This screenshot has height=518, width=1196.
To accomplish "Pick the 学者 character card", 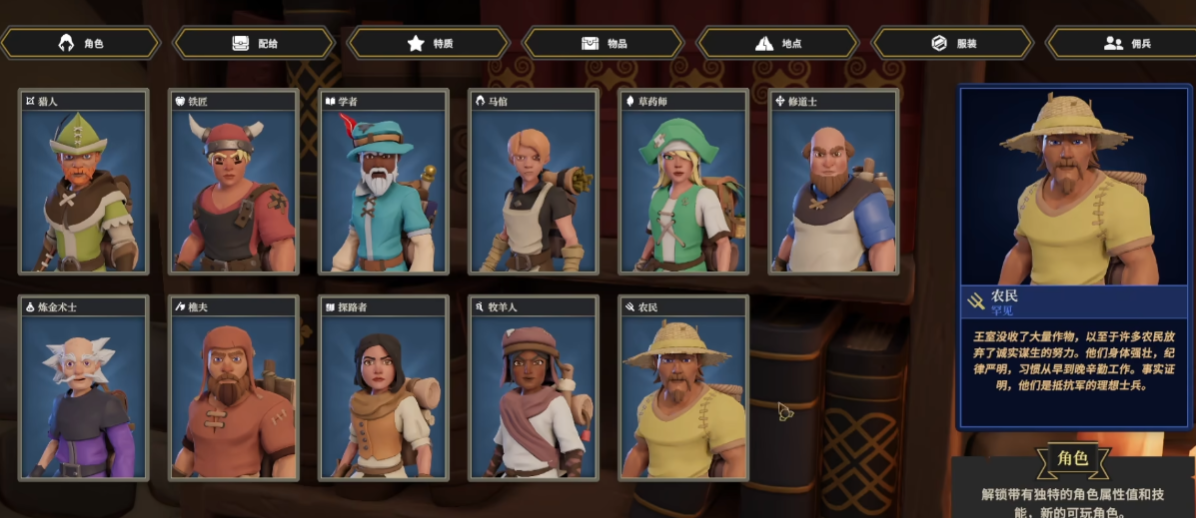I will pos(384,182).
